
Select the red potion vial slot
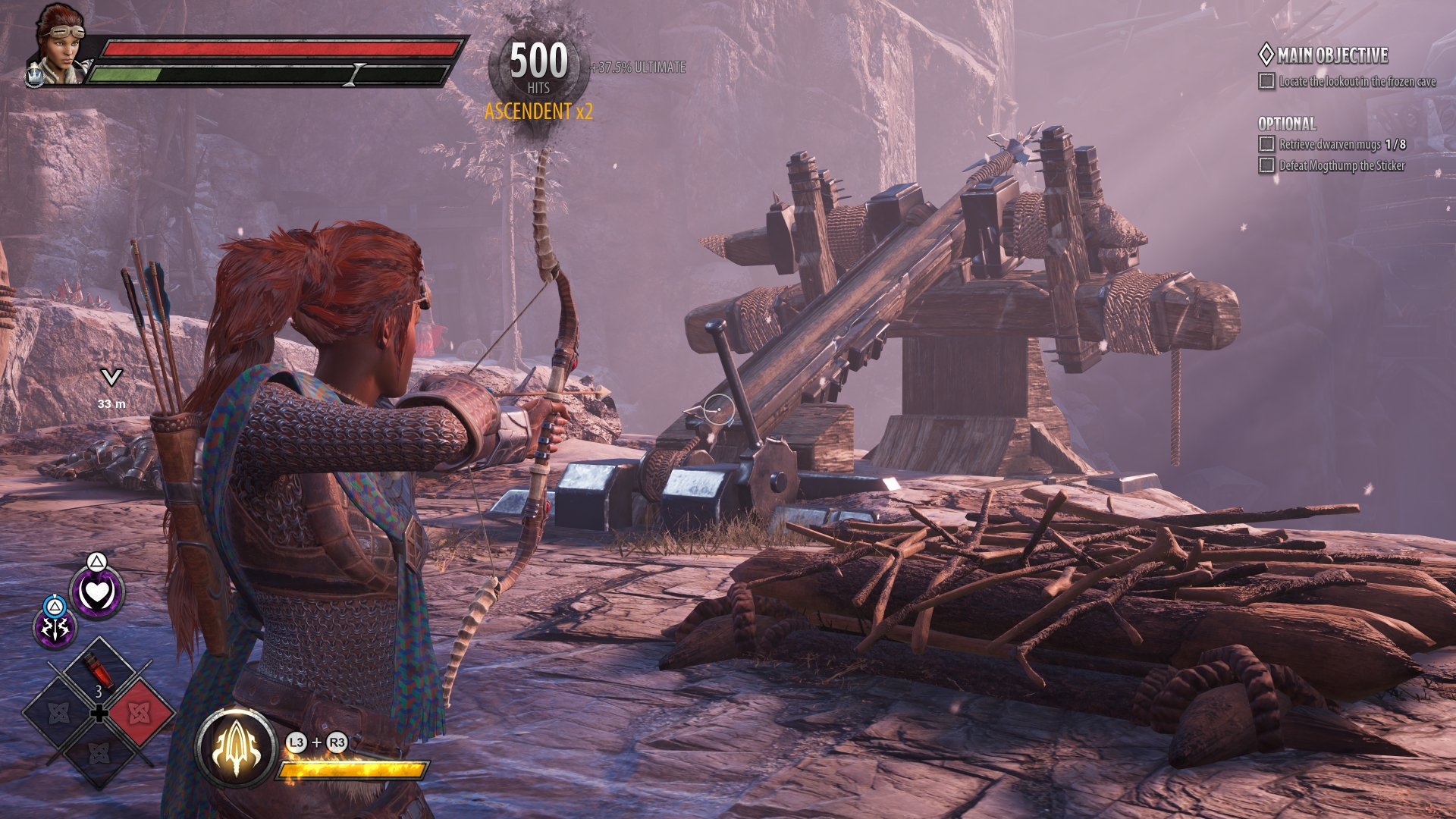(x=99, y=673)
